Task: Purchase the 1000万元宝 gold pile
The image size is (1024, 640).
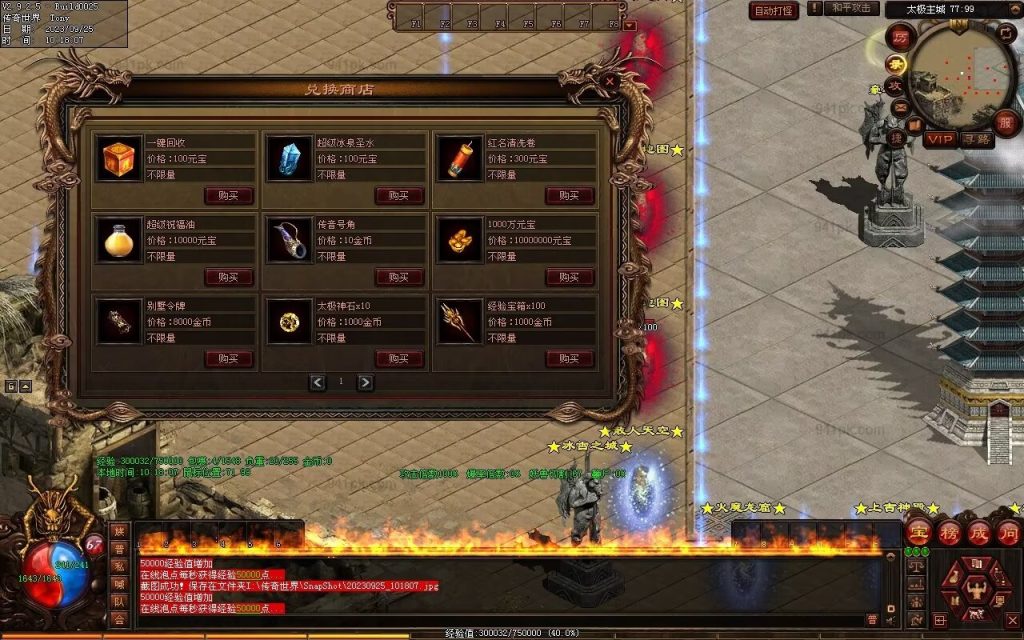Action: pyautogui.click(x=570, y=277)
